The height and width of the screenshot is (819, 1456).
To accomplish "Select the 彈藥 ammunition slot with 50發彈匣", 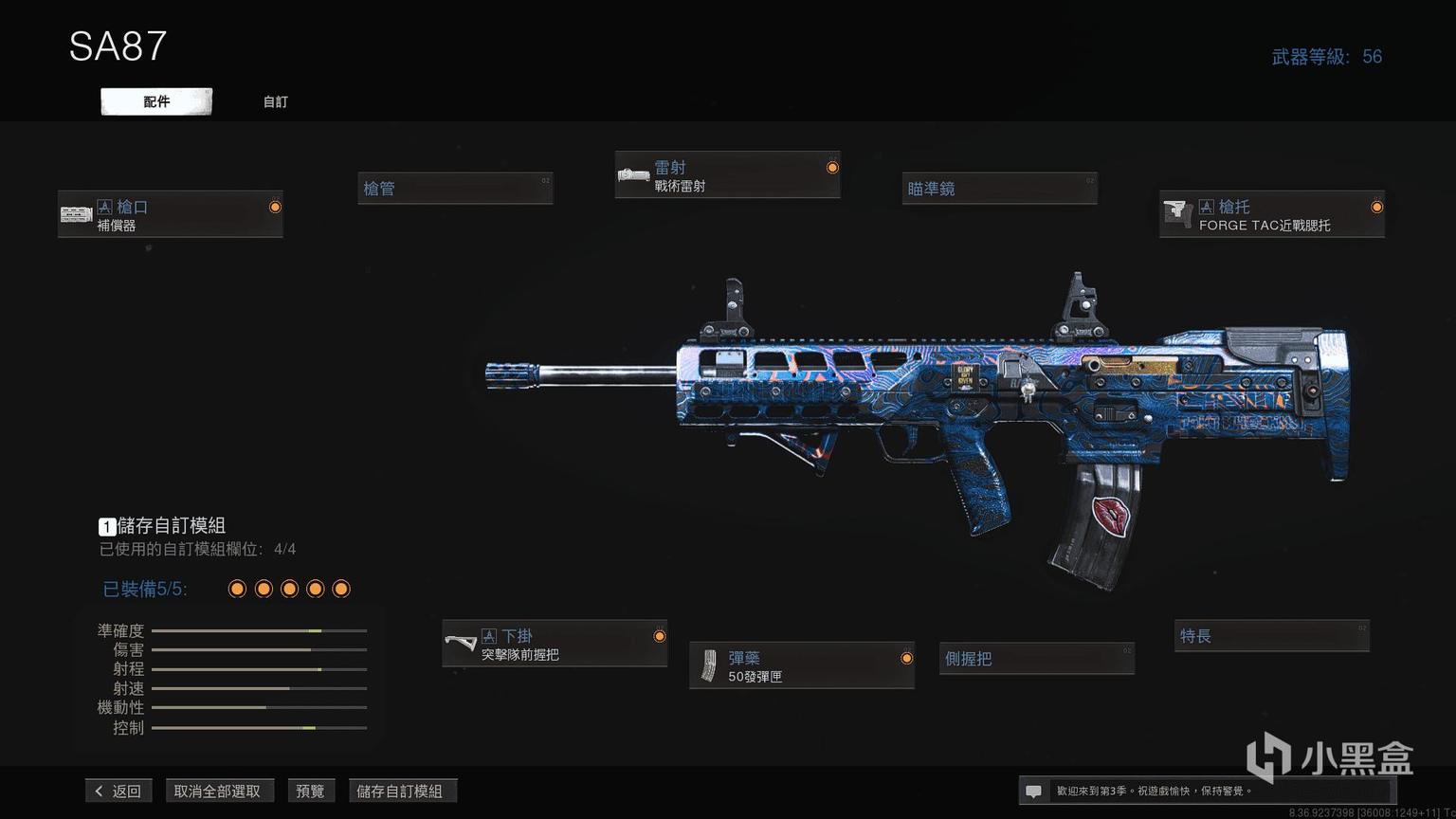I will coord(801,666).
